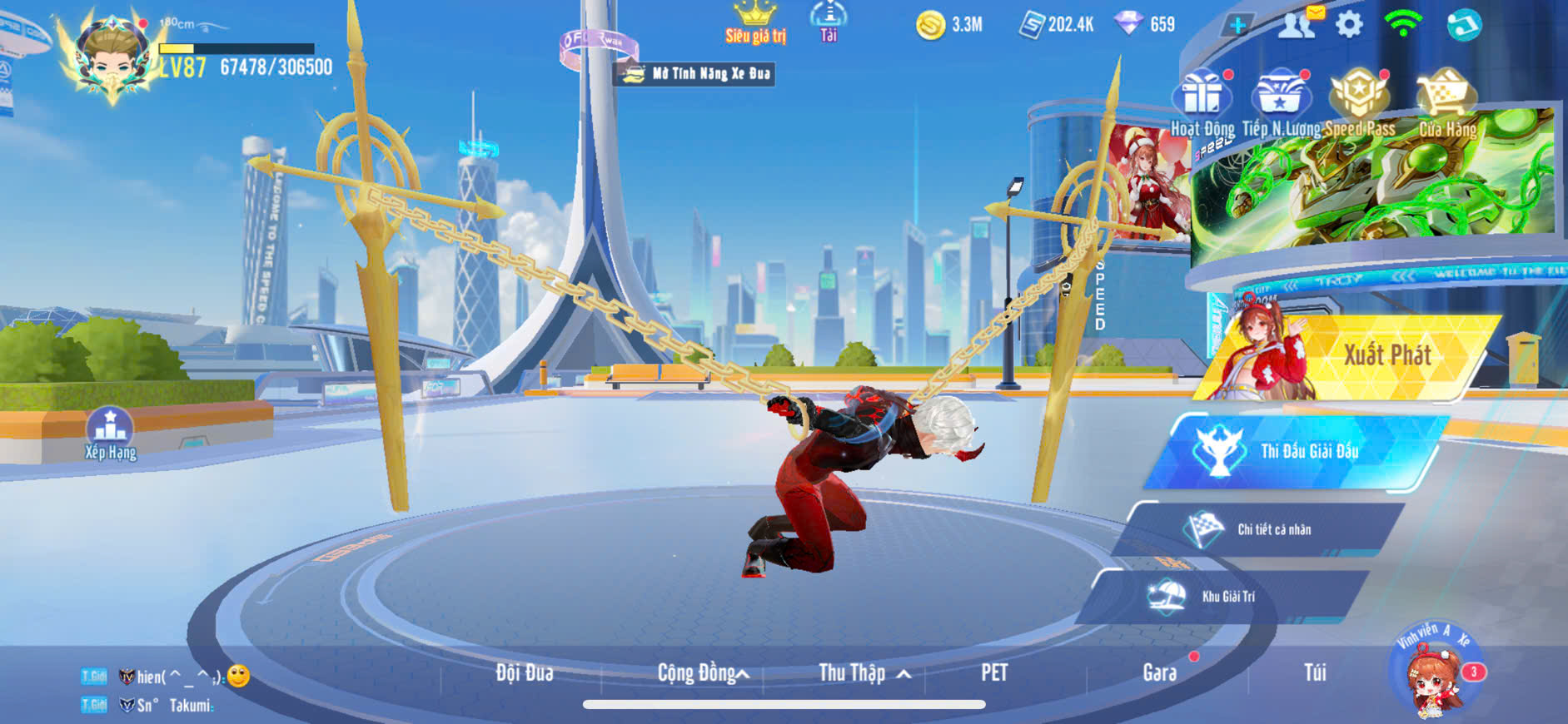This screenshot has width=1568, height=724.
Task: Add currency with the plus button
Action: pos(1237,26)
